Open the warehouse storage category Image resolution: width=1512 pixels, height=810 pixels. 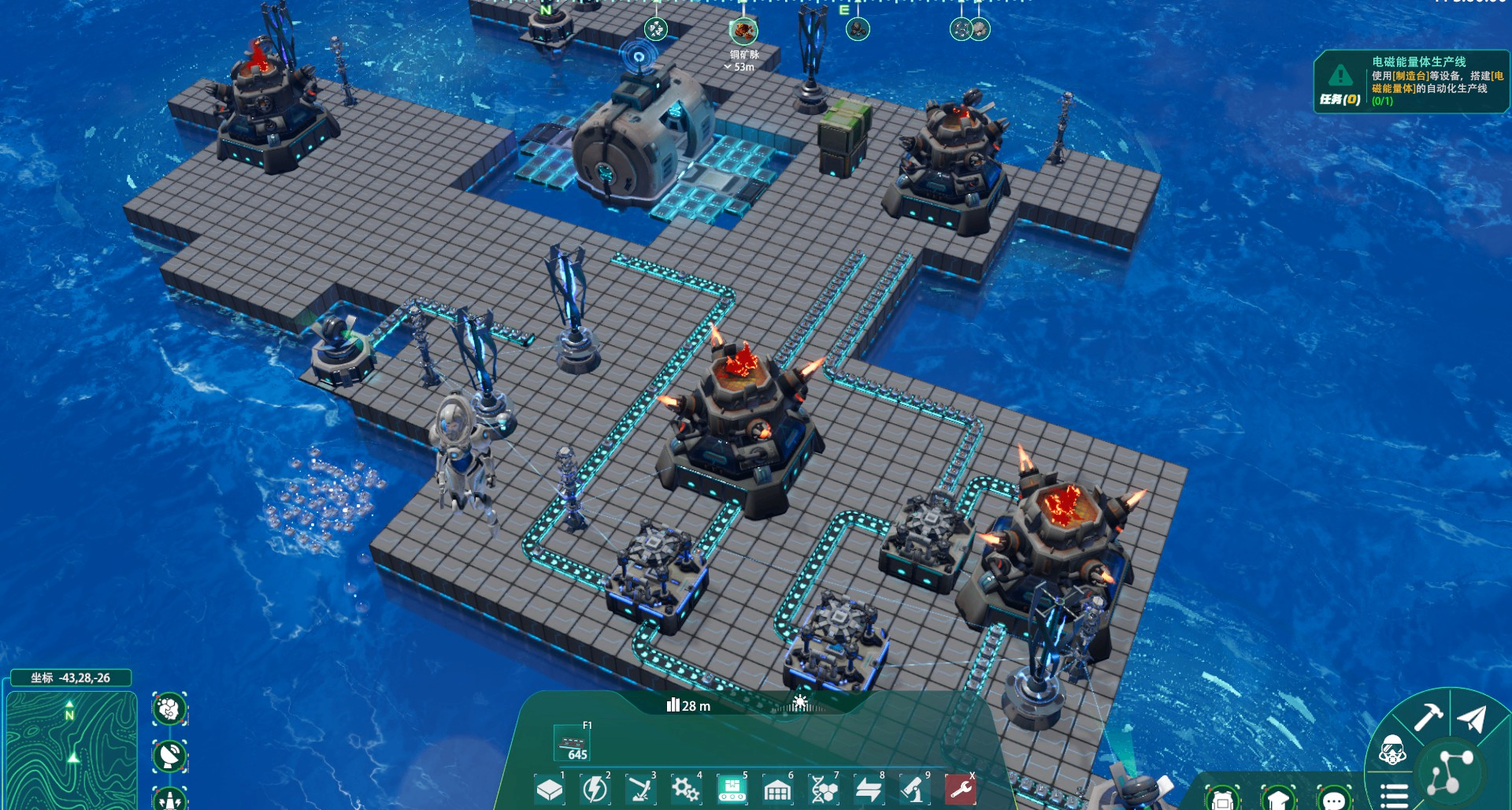[x=777, y=789]
